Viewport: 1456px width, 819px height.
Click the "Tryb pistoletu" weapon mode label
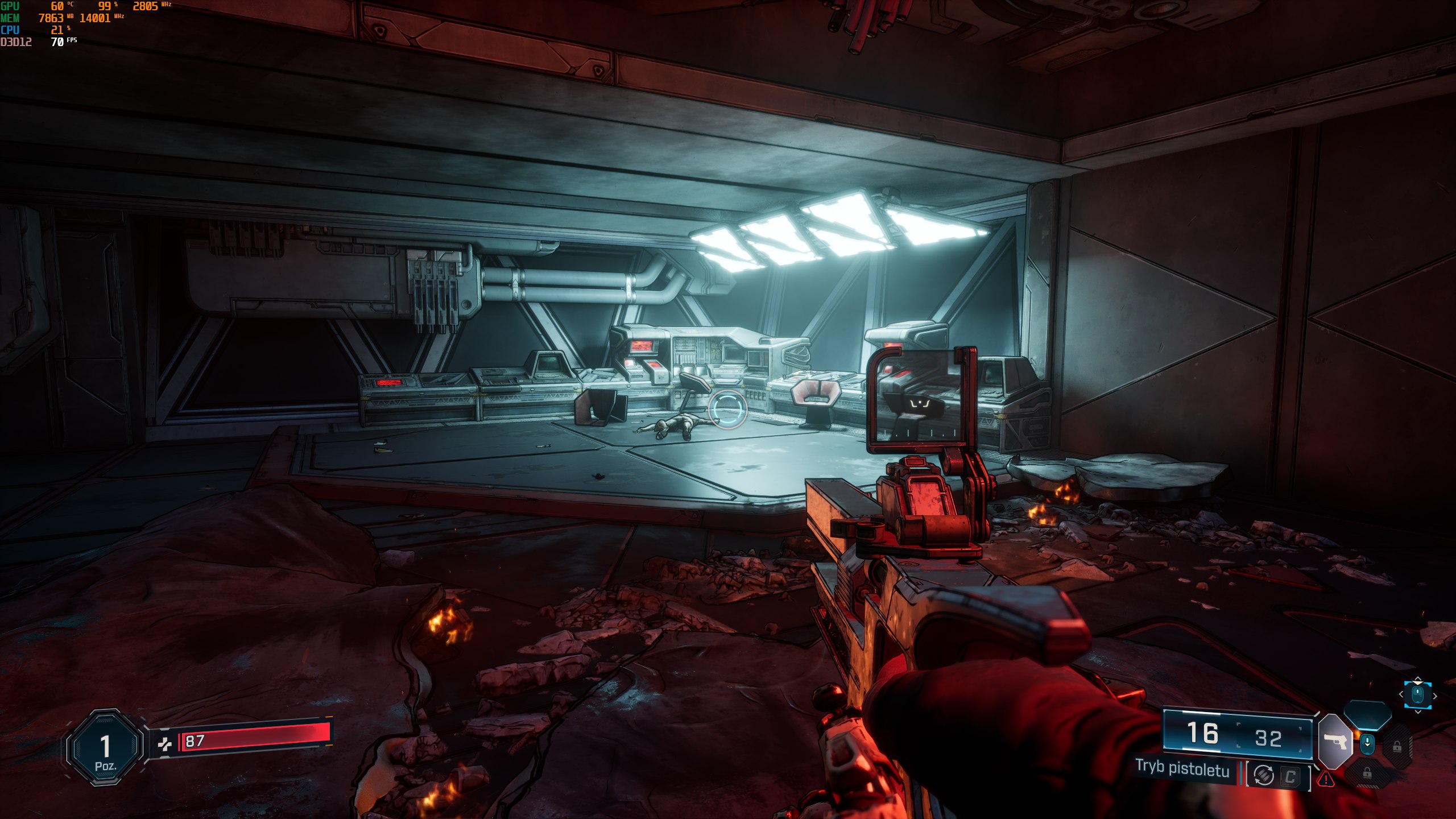[x=1182, y=769]
